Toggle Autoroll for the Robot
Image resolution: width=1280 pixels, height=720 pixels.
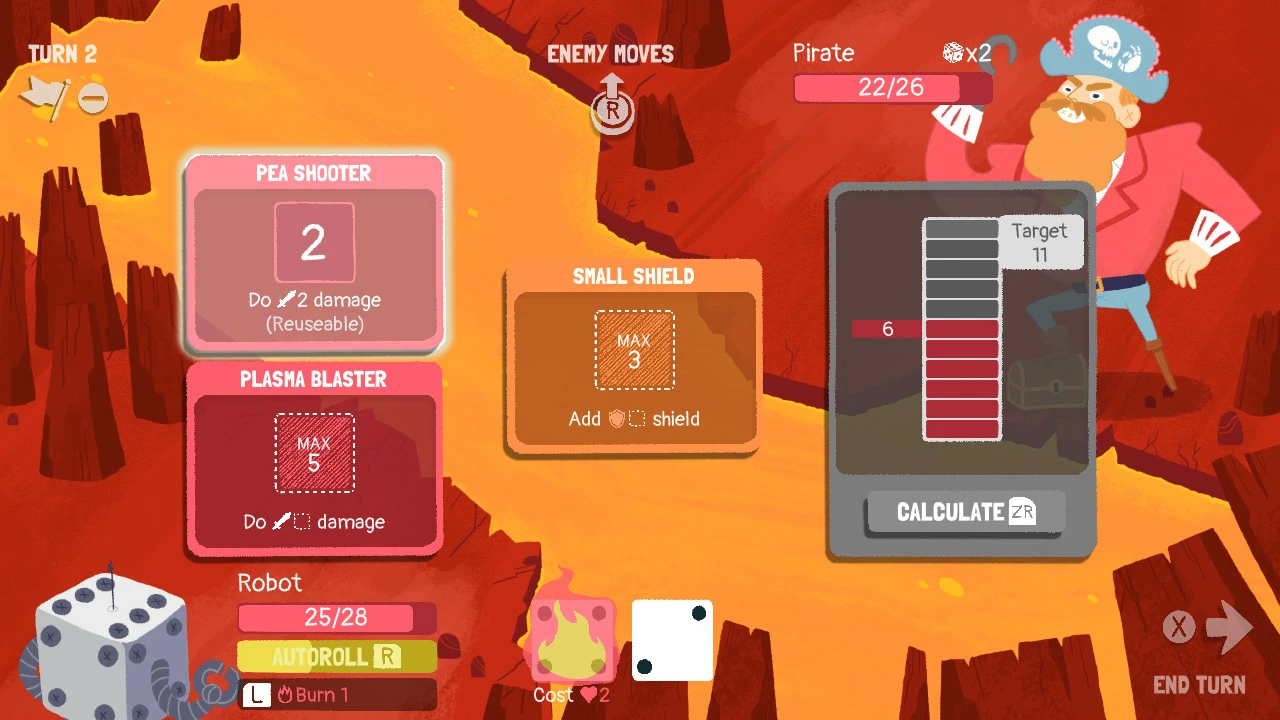[336, 656]
